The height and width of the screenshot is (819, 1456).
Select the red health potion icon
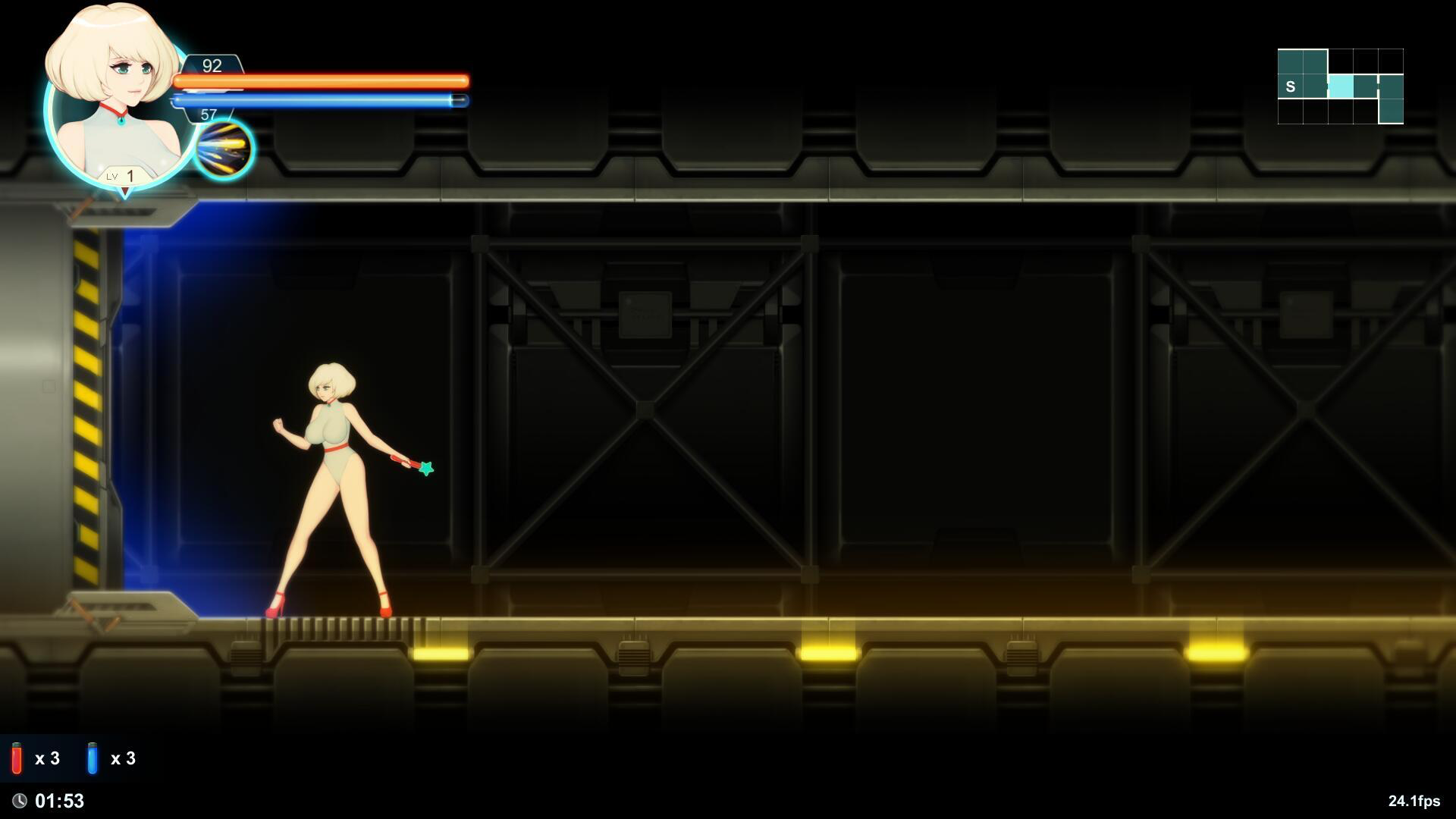point(15,758)
